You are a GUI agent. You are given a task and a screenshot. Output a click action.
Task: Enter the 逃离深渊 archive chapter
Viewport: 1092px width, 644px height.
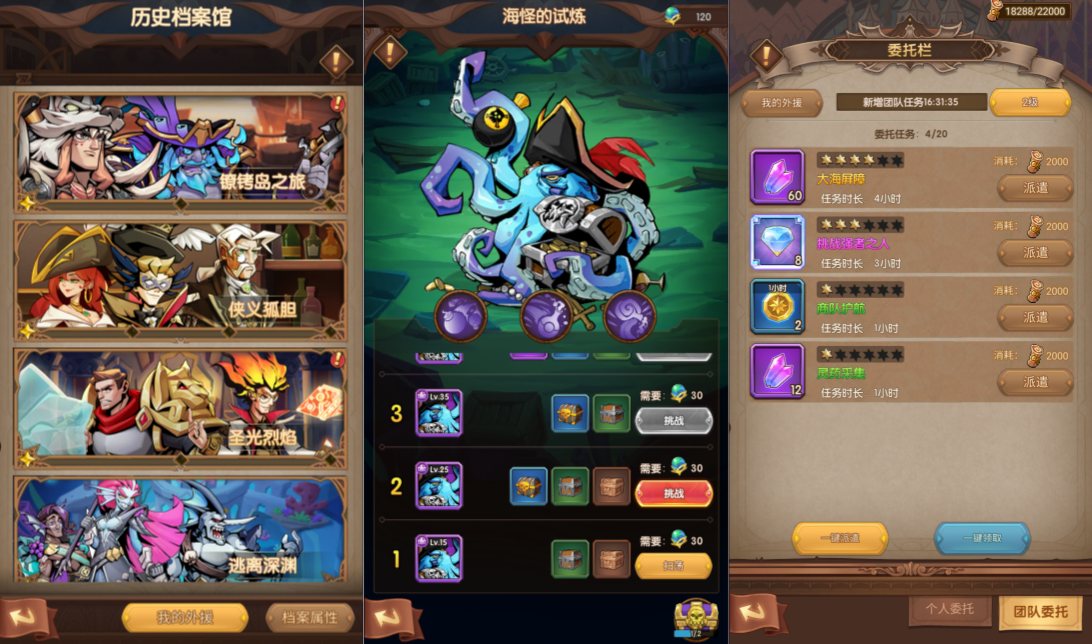[x=180, y=530]
